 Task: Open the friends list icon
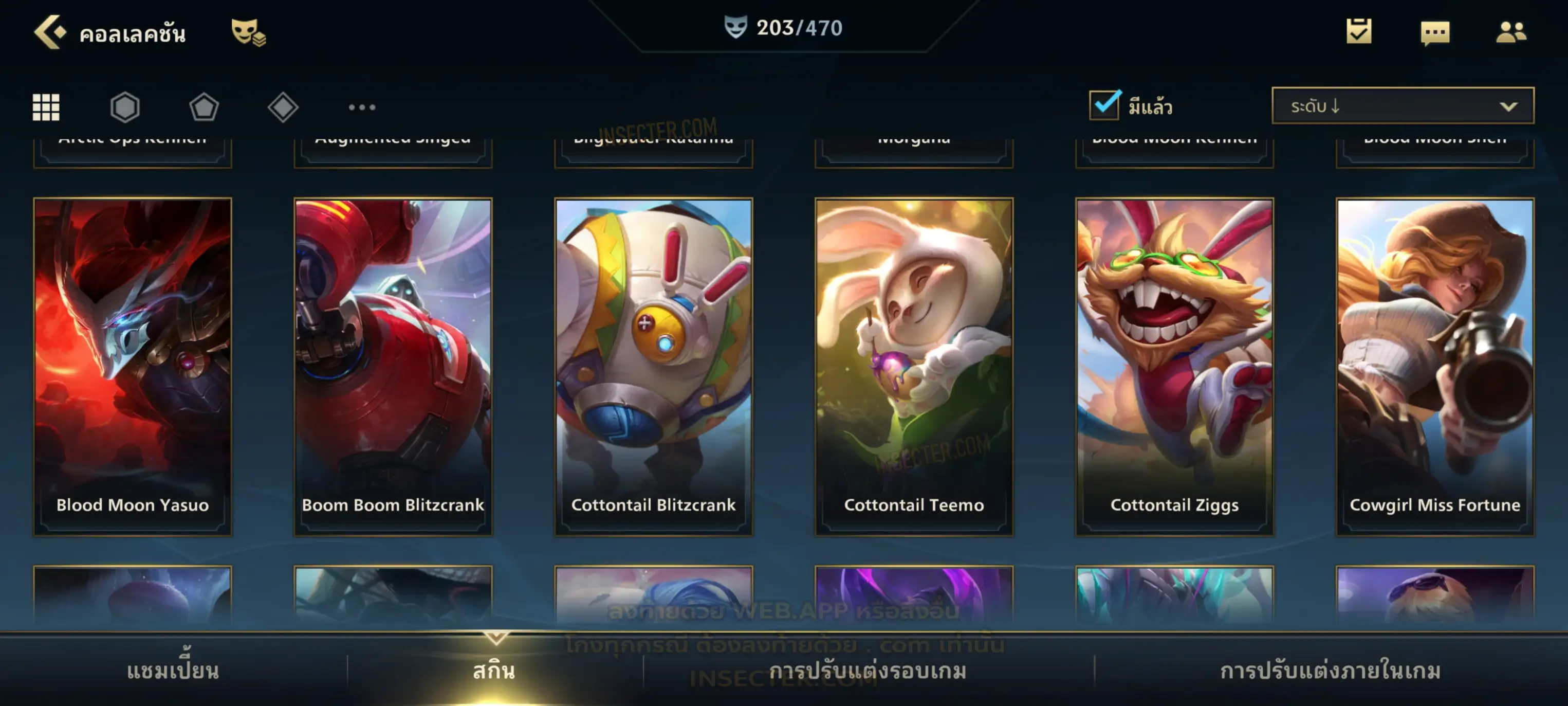coord(1510,32)
